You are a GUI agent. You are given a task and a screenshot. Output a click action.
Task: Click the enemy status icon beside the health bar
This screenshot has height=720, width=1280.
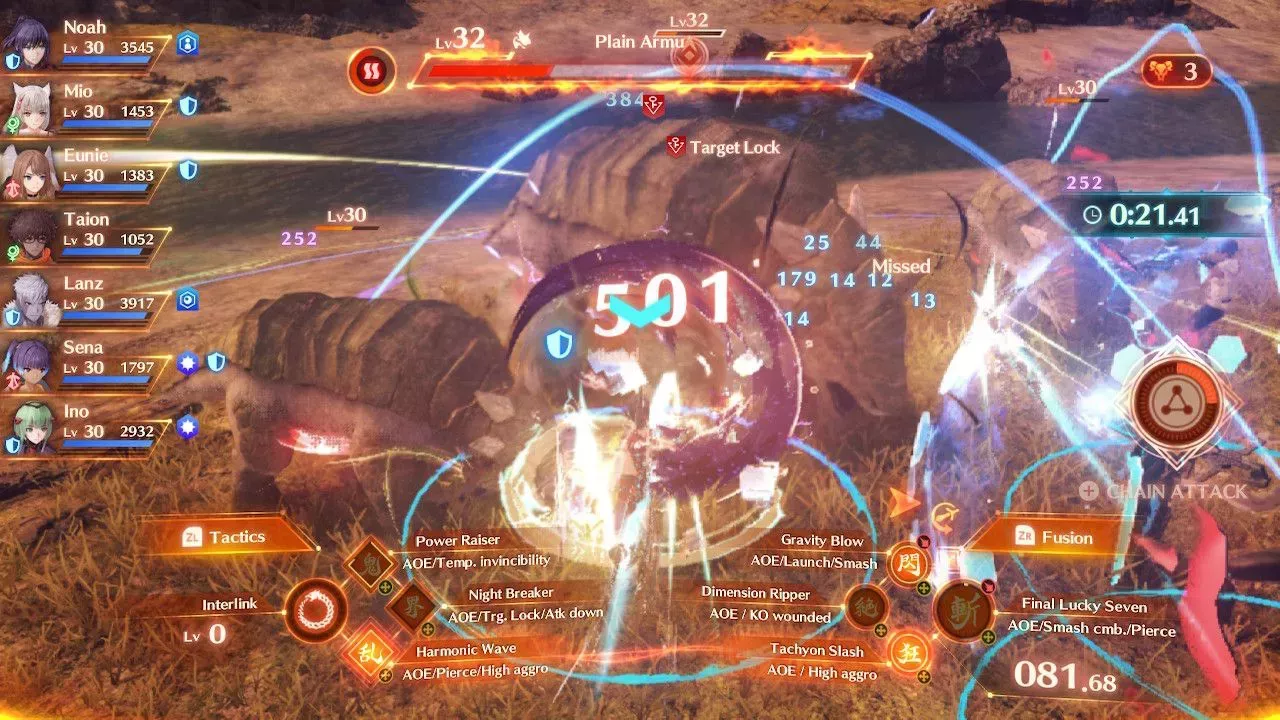tap(372, 71)
